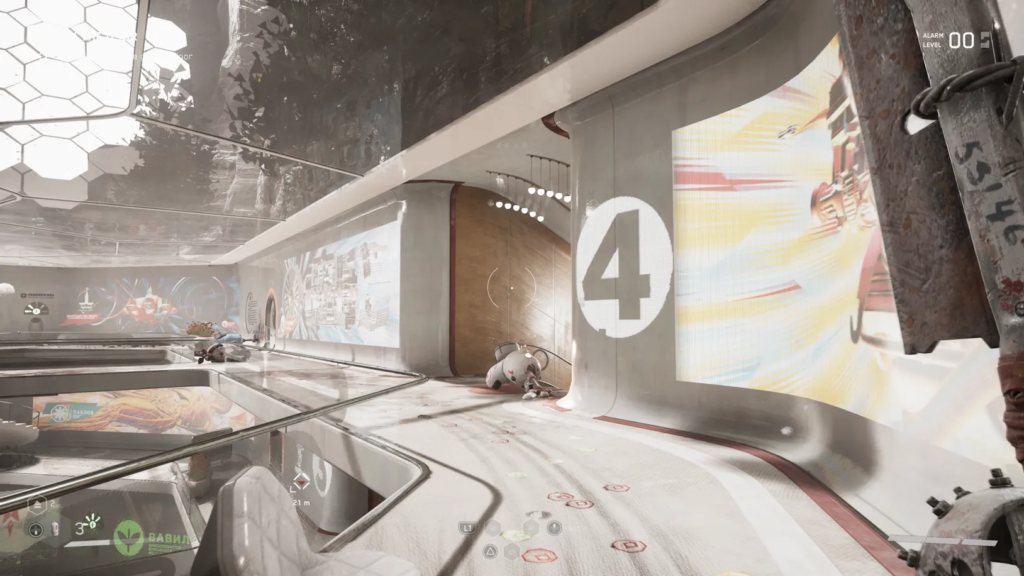Viewport: 1024px width, 576px height.
Task: Click the white starburst icon
Action: pos(92,520)
